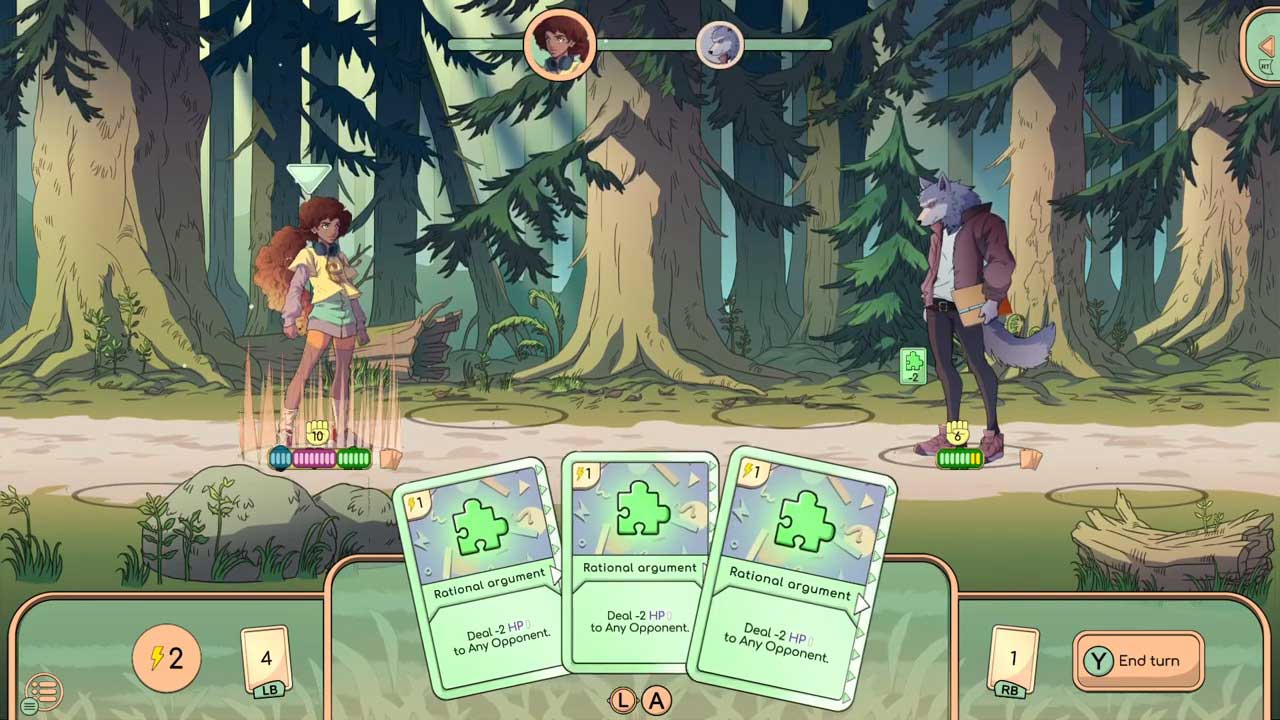Open the discard pile showing 1 card
1280x720 pixels.
pos(1013,659)
